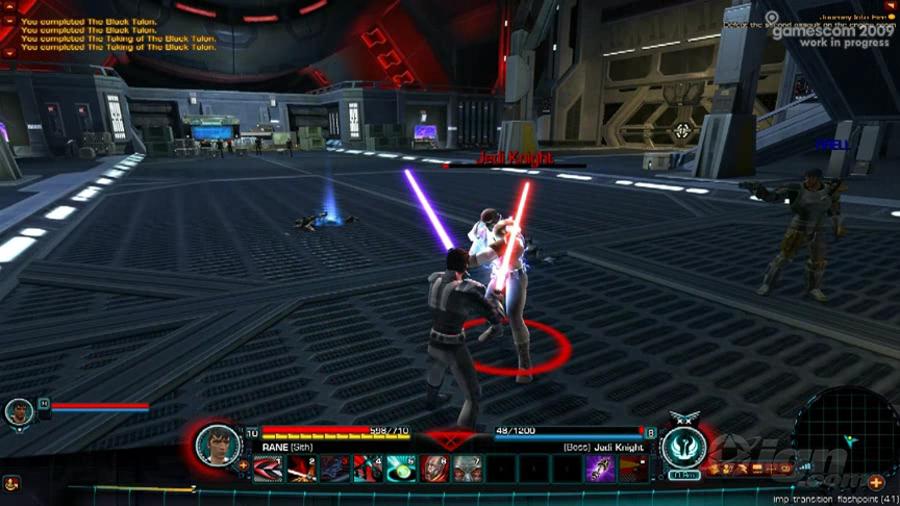Select the party member portrait
The height and width of the screenshot is (506, 900).
point(18,411)
